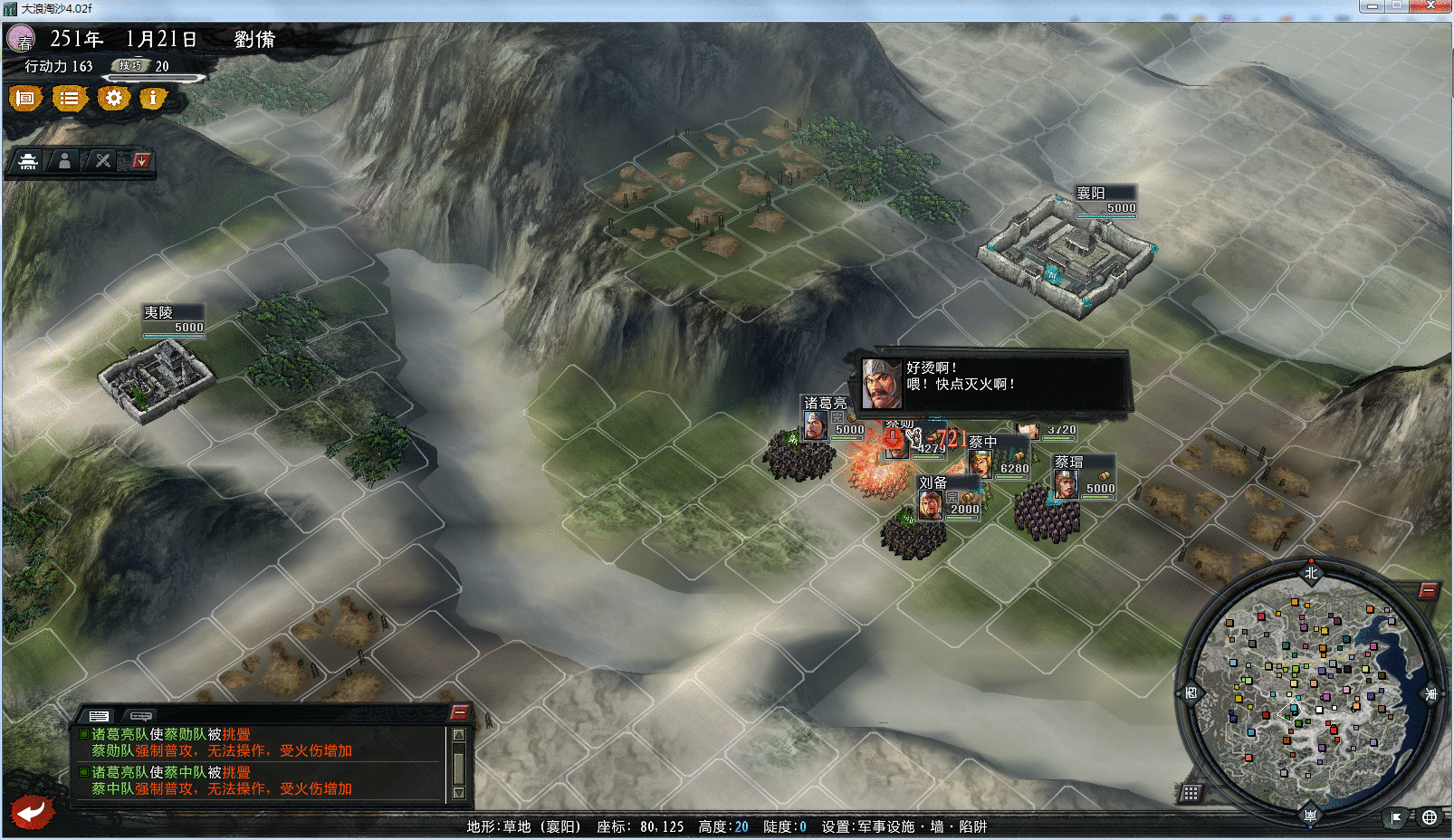
Task: Switch to the crossed swords tab
Action: 103,161
